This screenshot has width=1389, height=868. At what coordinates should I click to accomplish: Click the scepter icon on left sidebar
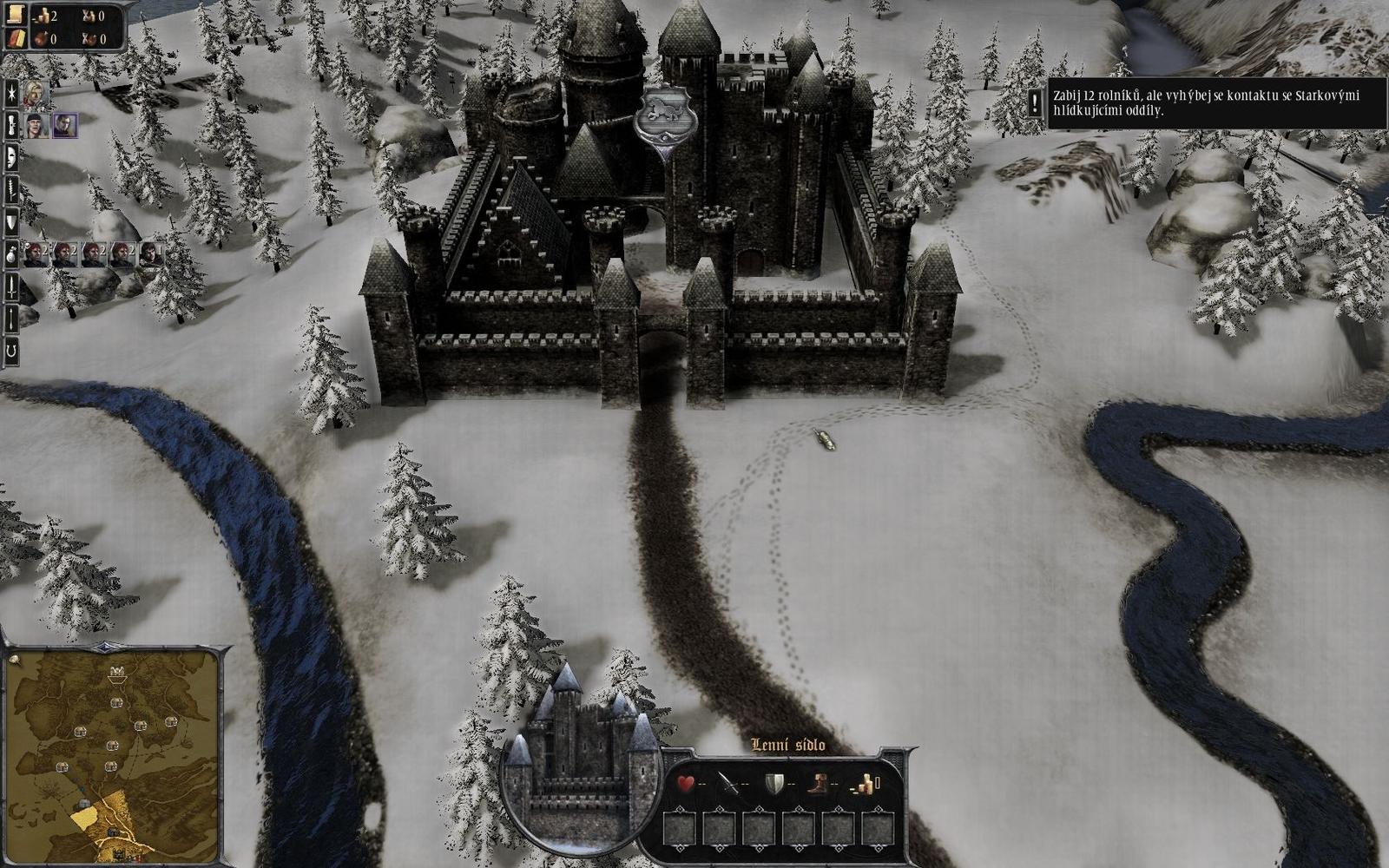pyautogui.click(x=10, y=127)
